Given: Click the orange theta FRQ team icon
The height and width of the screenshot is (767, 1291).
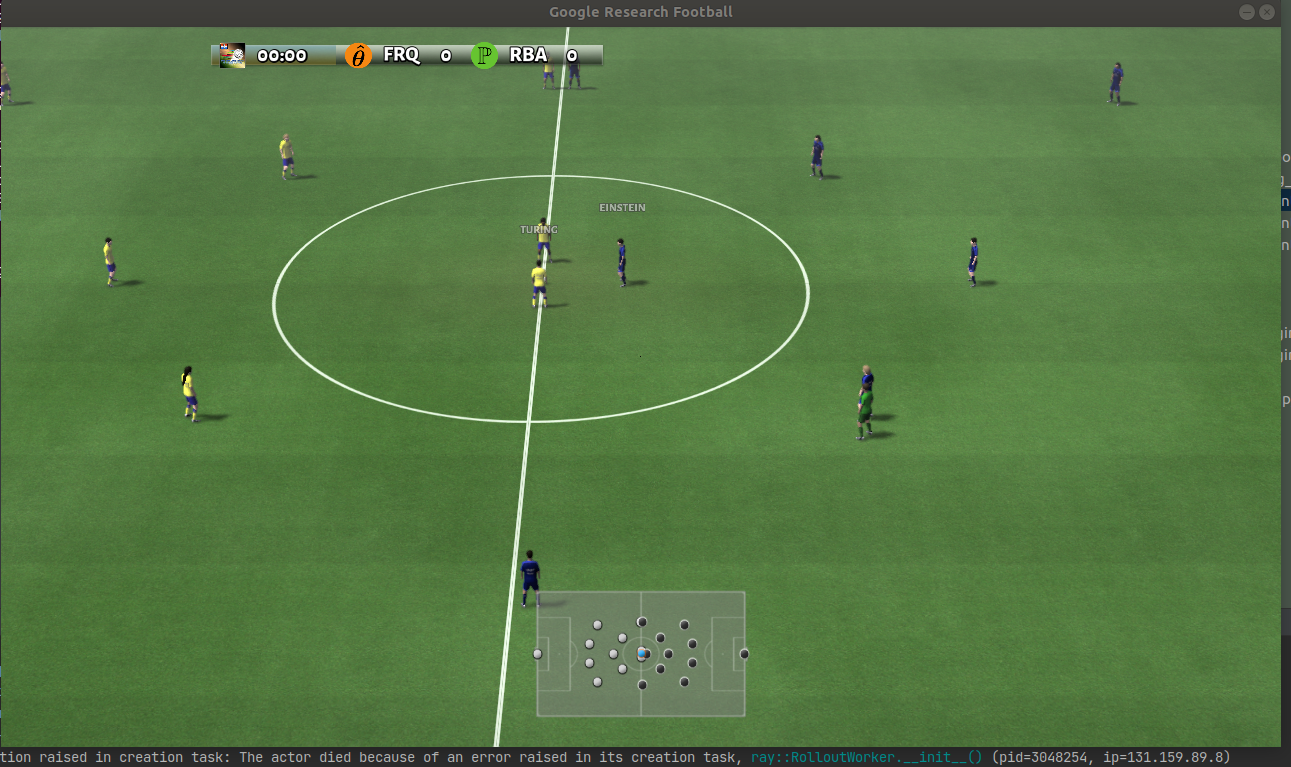Looking at the screenshot, I should pyautogui.click(x=357, y=56).
